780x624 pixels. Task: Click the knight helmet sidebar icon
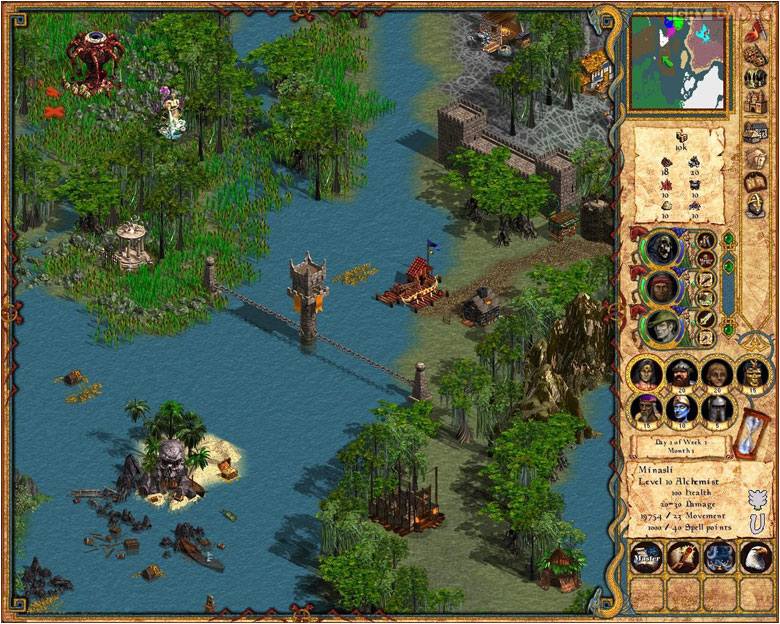point(756,209)
